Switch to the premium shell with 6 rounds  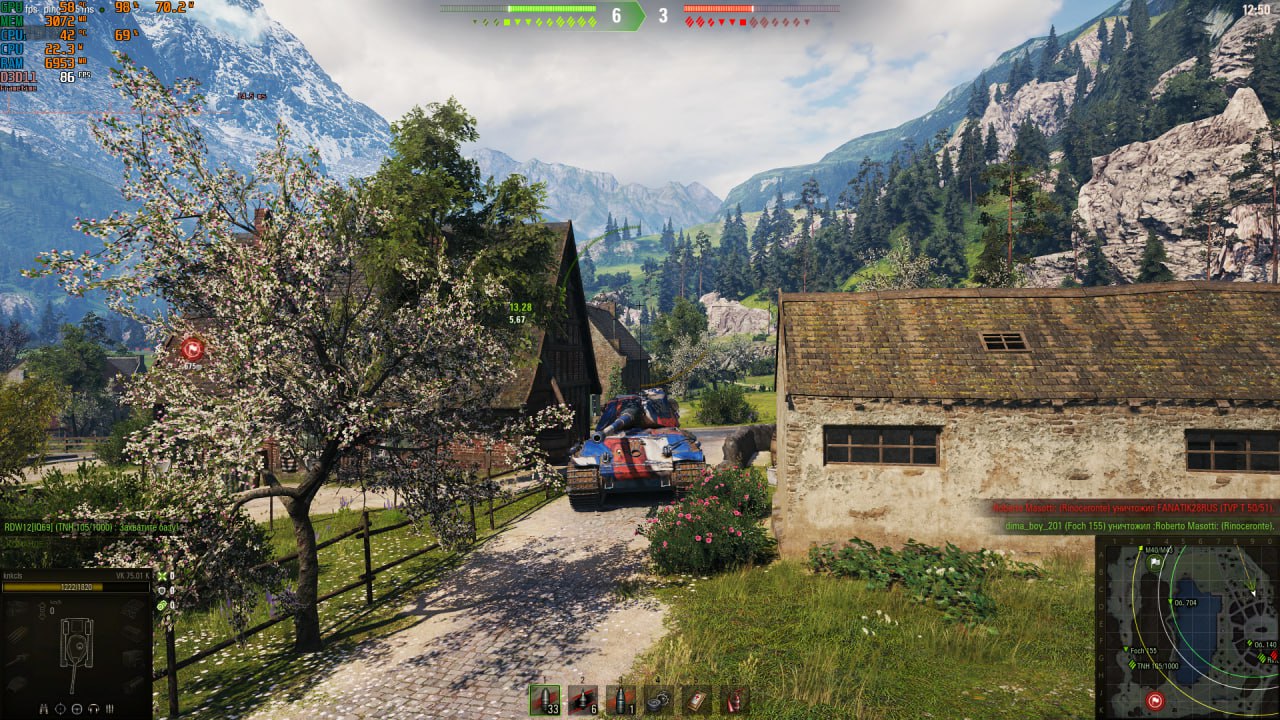(582, 699)
